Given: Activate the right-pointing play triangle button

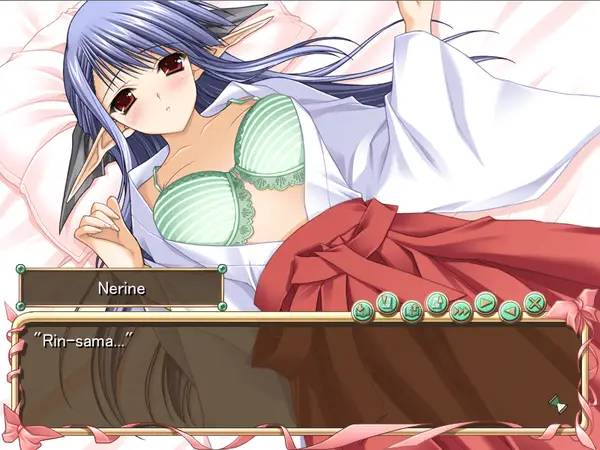Looking at the screenshot, I should click(x=486, y=301).
